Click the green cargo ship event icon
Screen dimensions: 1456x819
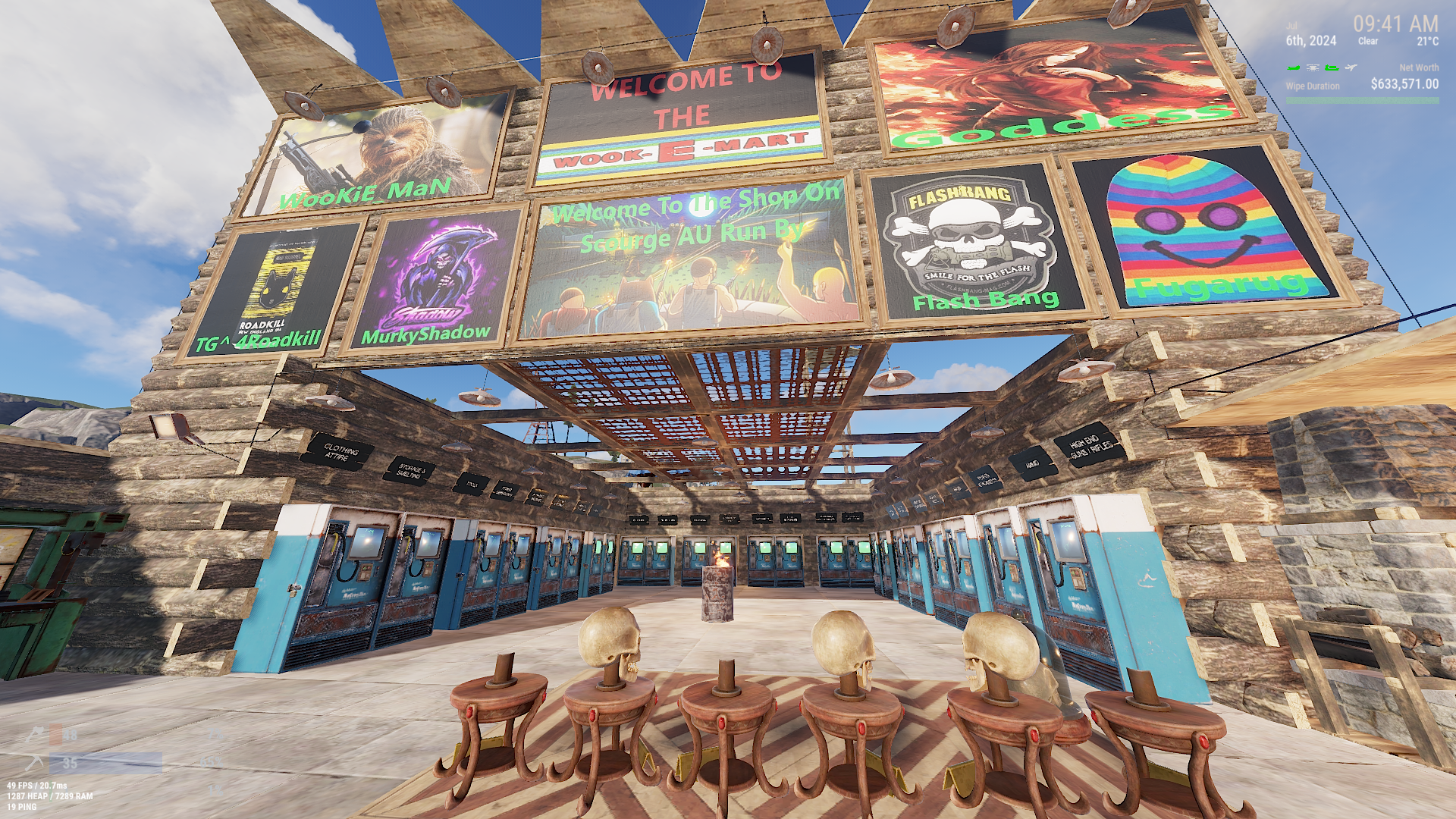1332,68
